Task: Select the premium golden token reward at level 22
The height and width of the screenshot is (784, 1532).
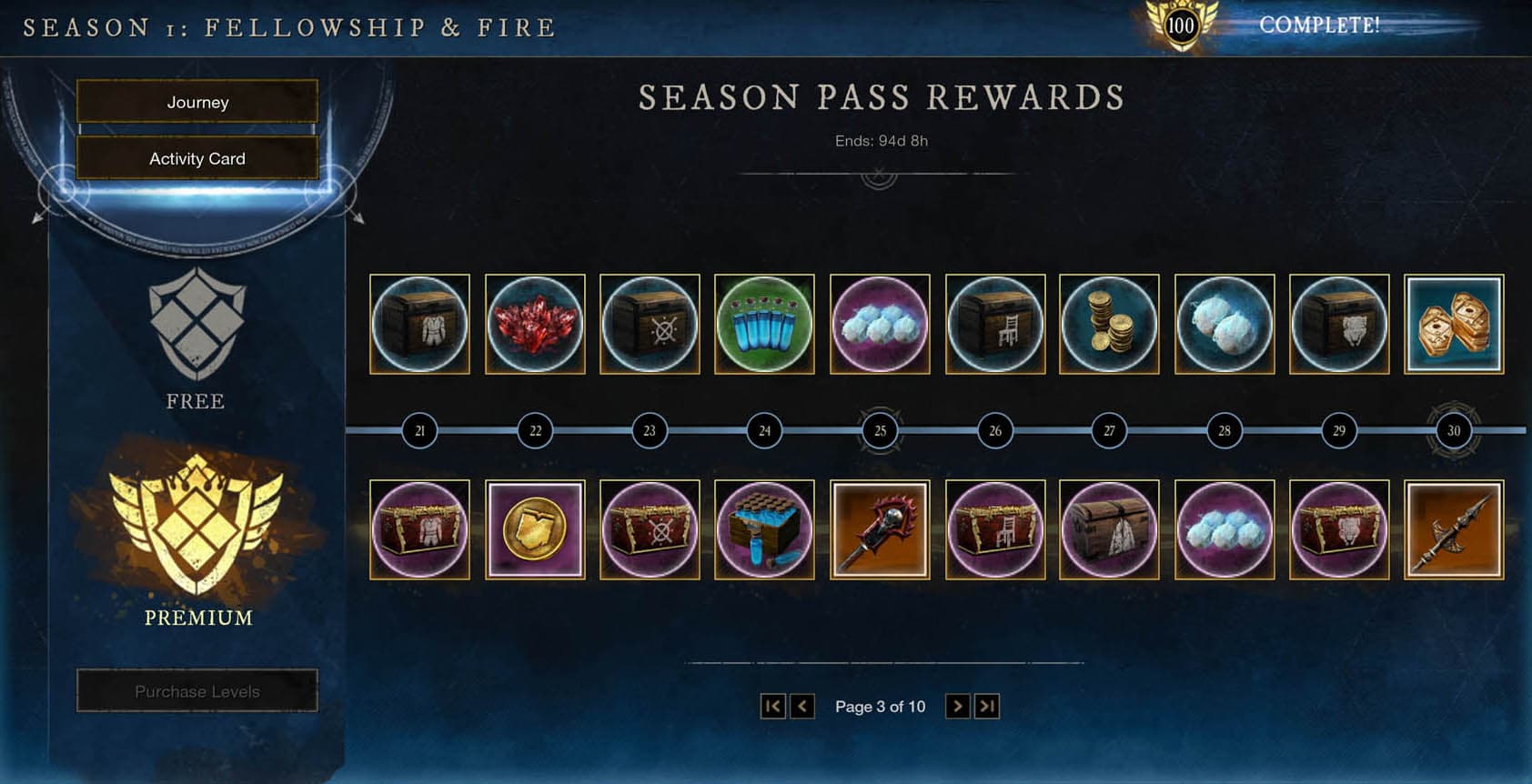Action: click(536, 528)
